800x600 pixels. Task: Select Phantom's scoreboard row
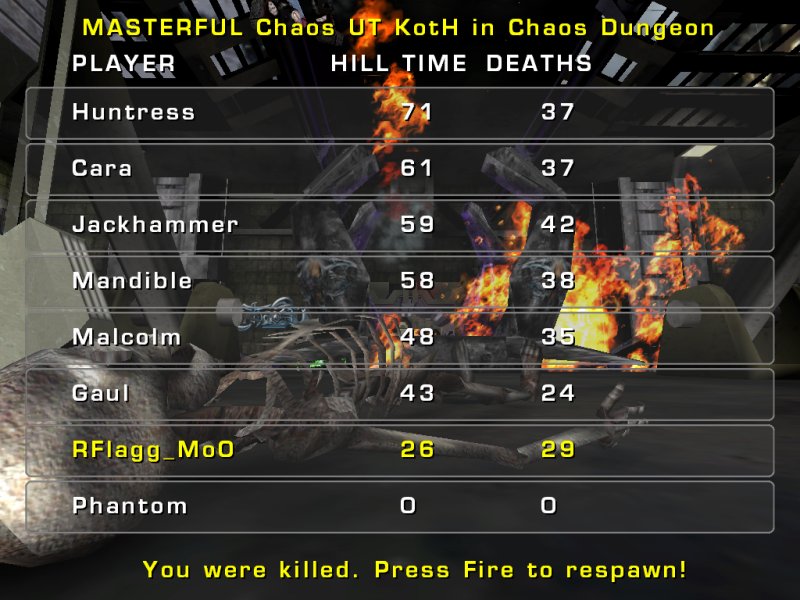(x=400, y=506)
